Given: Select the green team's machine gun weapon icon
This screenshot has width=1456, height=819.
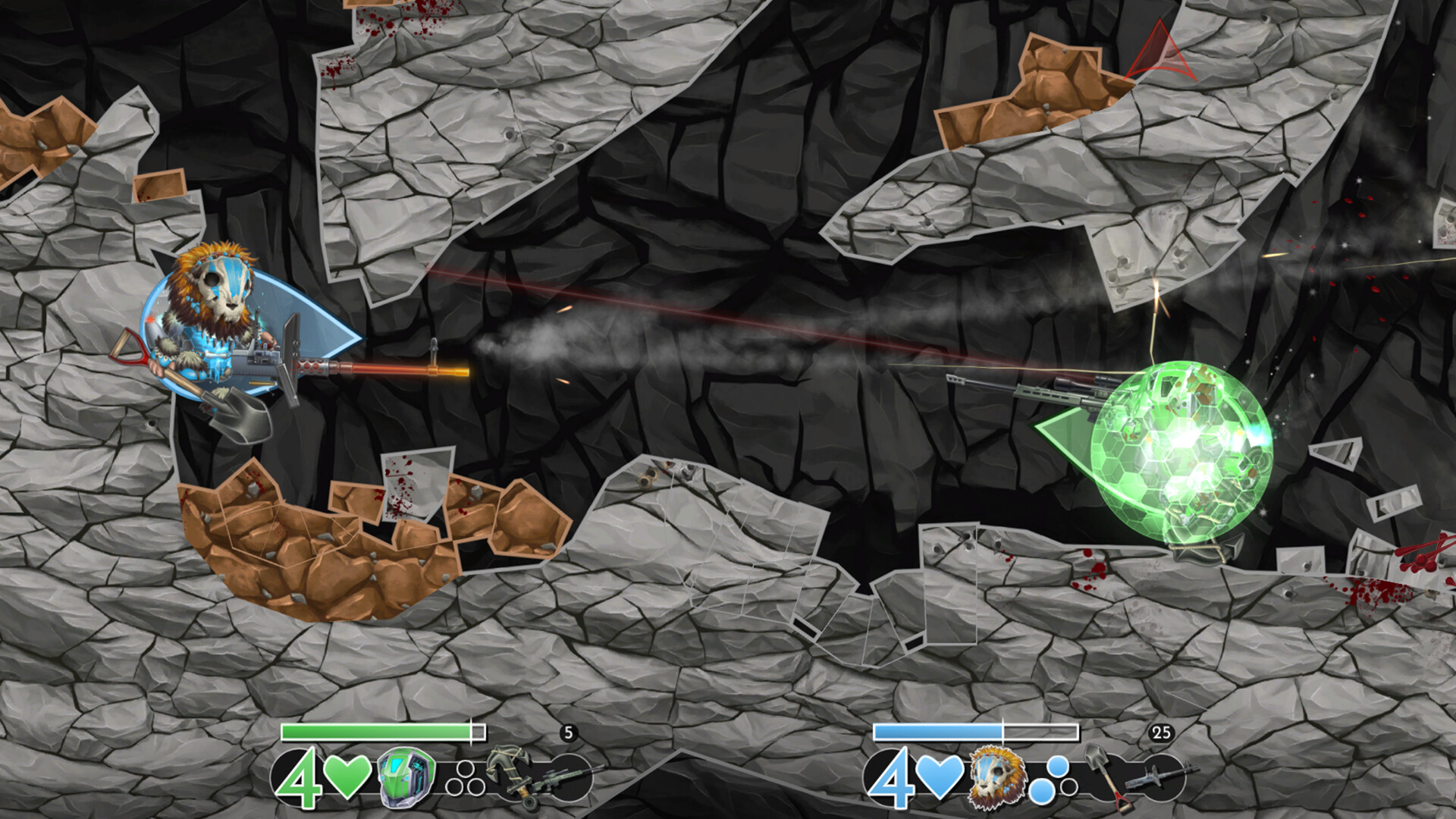Looking at the screenshot, I should (559, 780).
